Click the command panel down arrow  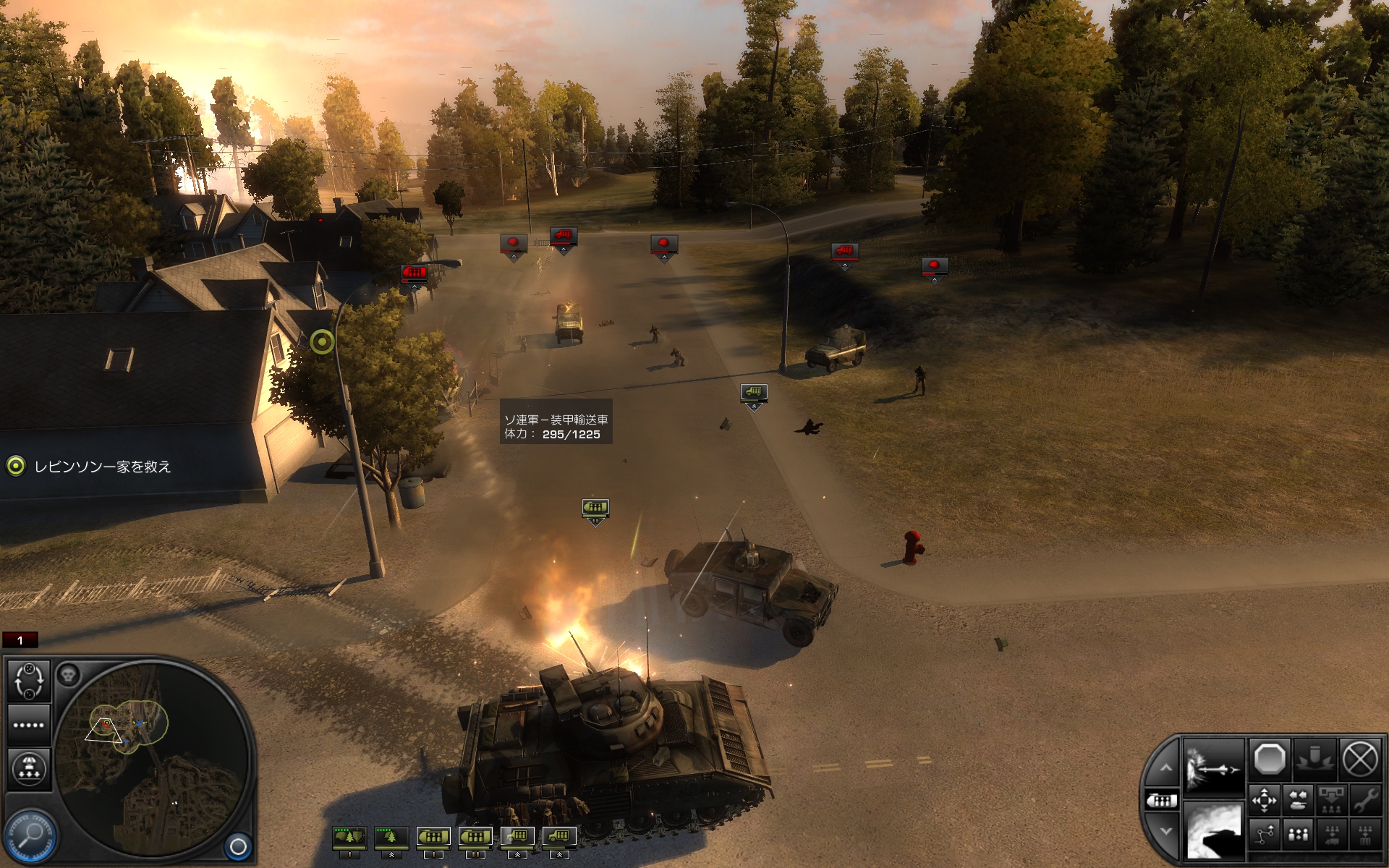click(1165, 832)
